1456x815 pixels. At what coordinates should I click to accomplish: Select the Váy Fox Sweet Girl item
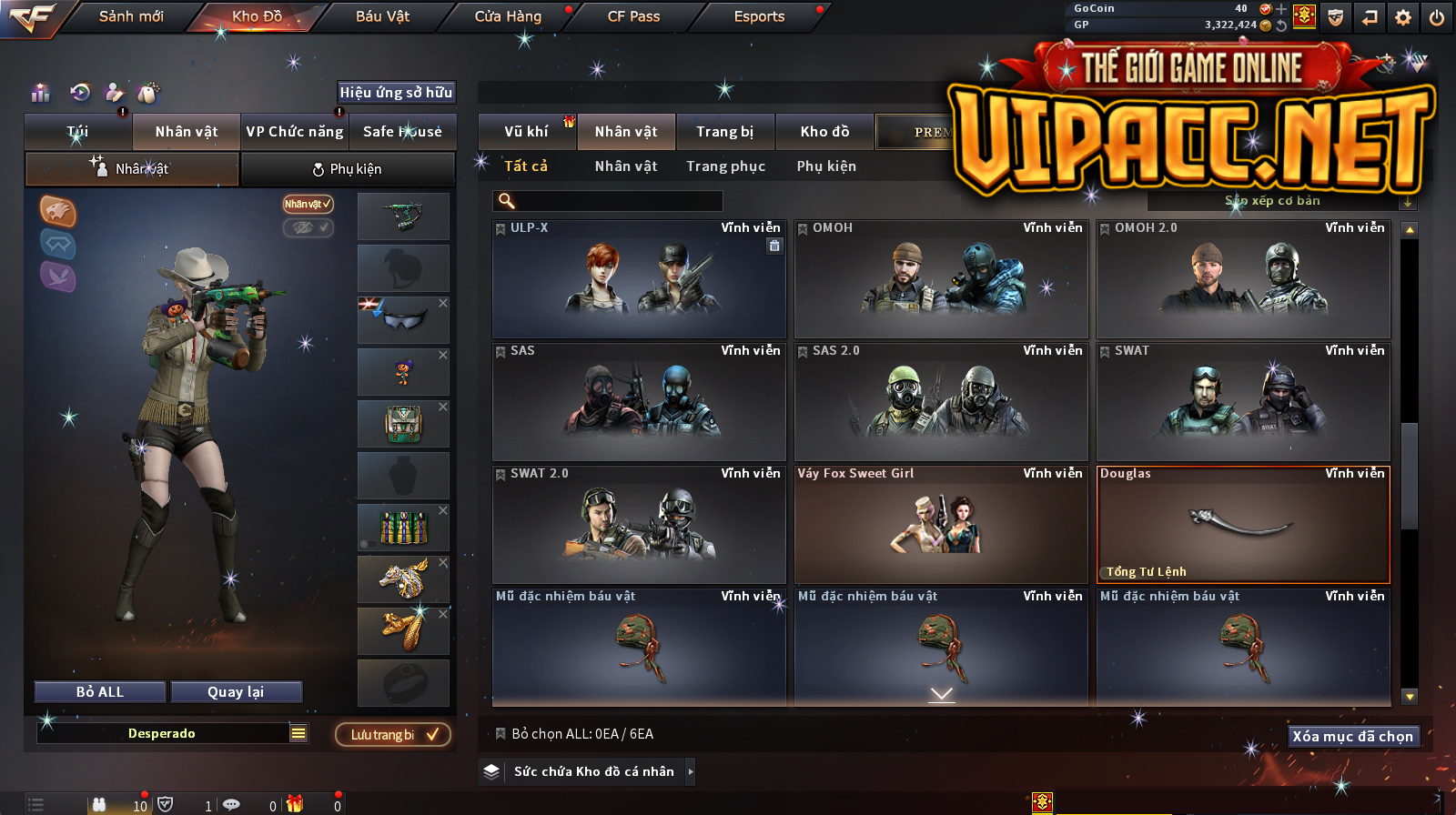941,525
